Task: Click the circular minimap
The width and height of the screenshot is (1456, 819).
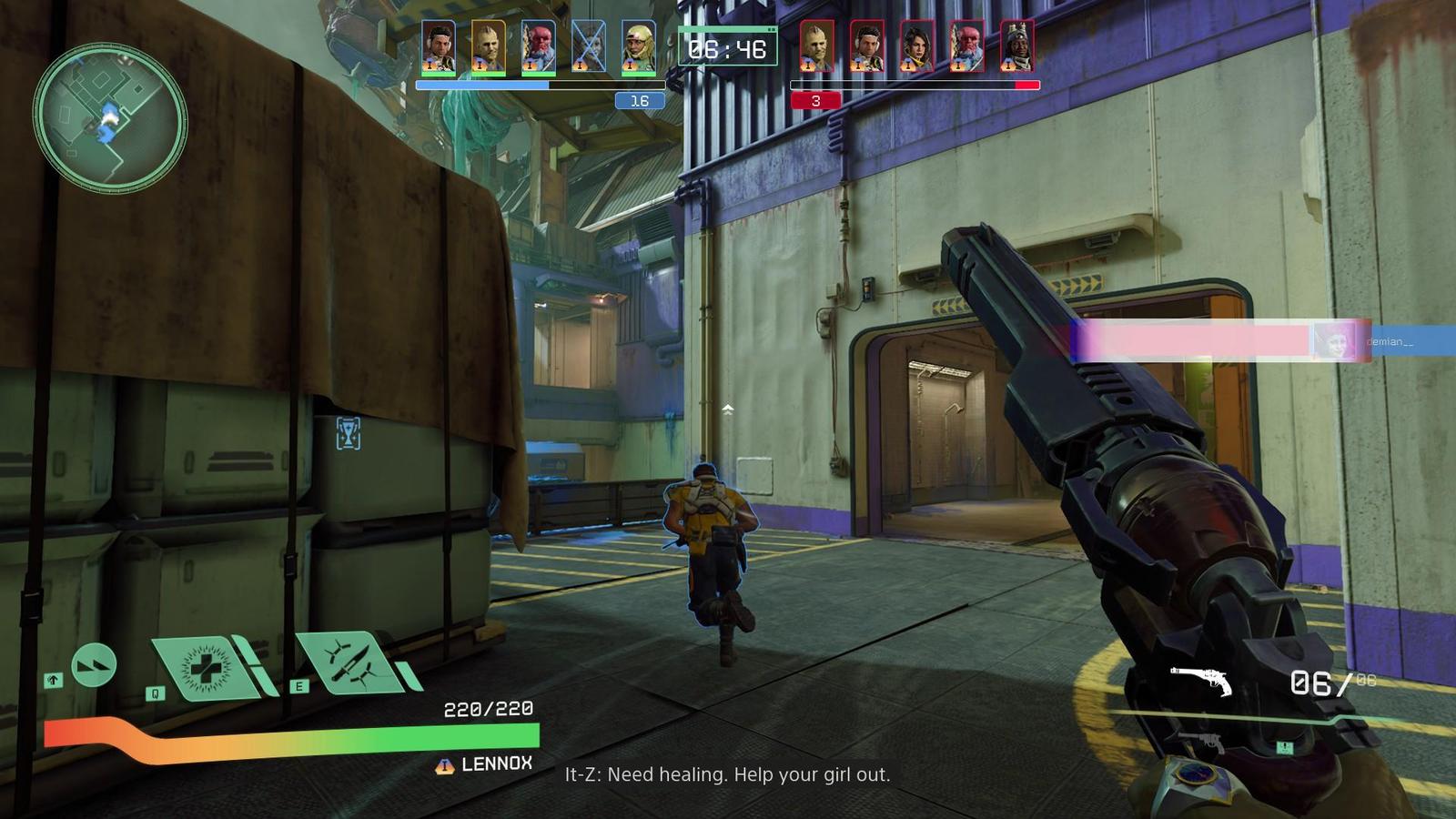Action: tap(110, 119)
